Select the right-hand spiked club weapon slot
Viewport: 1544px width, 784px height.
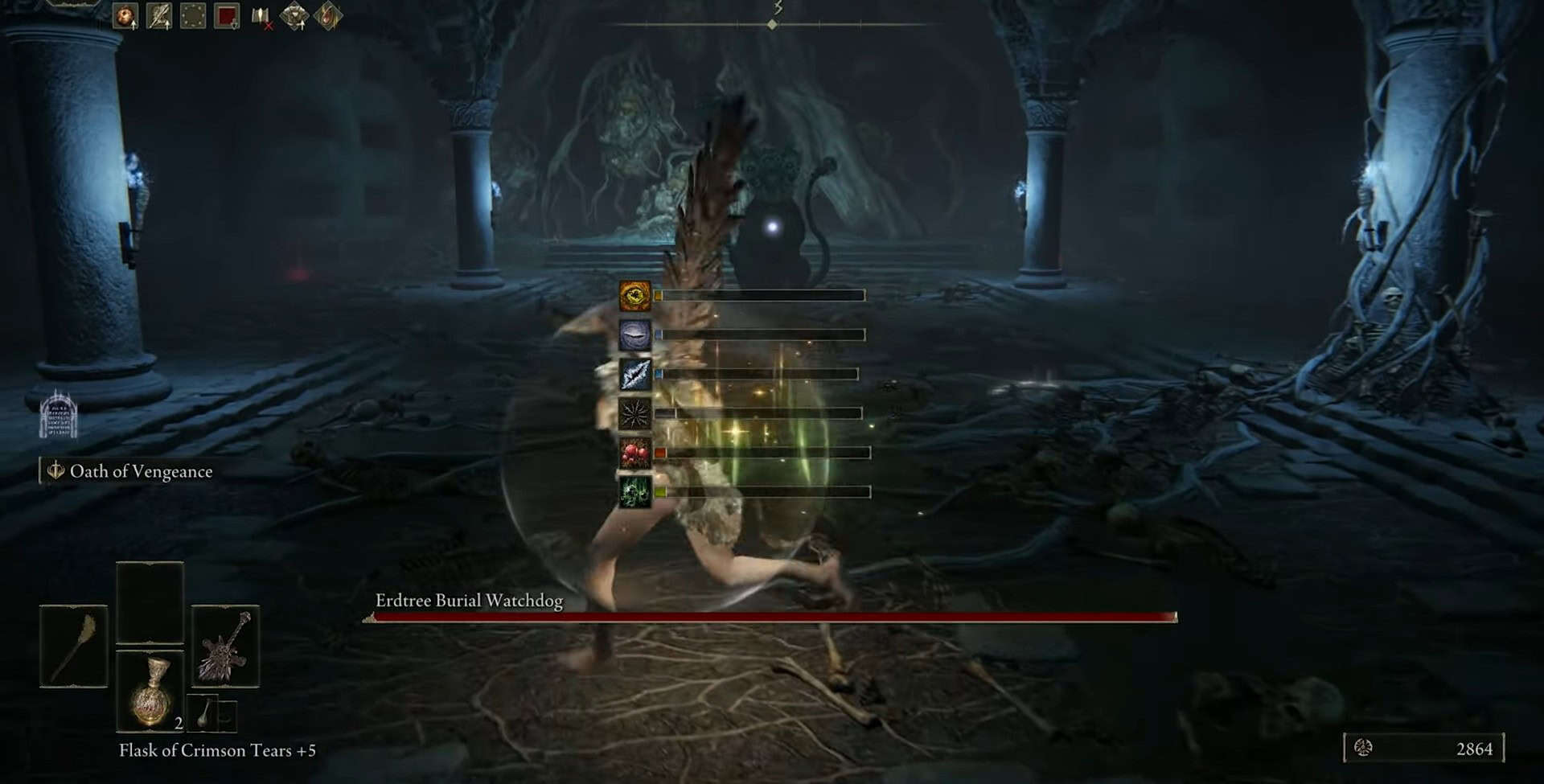click(x=225, y=646)
